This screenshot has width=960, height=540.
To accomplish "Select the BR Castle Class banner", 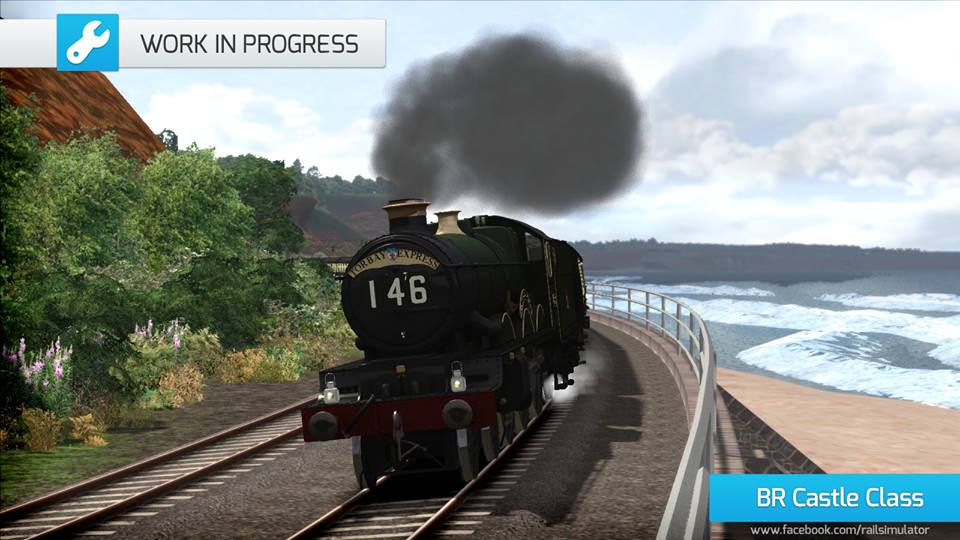I will [834, 498].
